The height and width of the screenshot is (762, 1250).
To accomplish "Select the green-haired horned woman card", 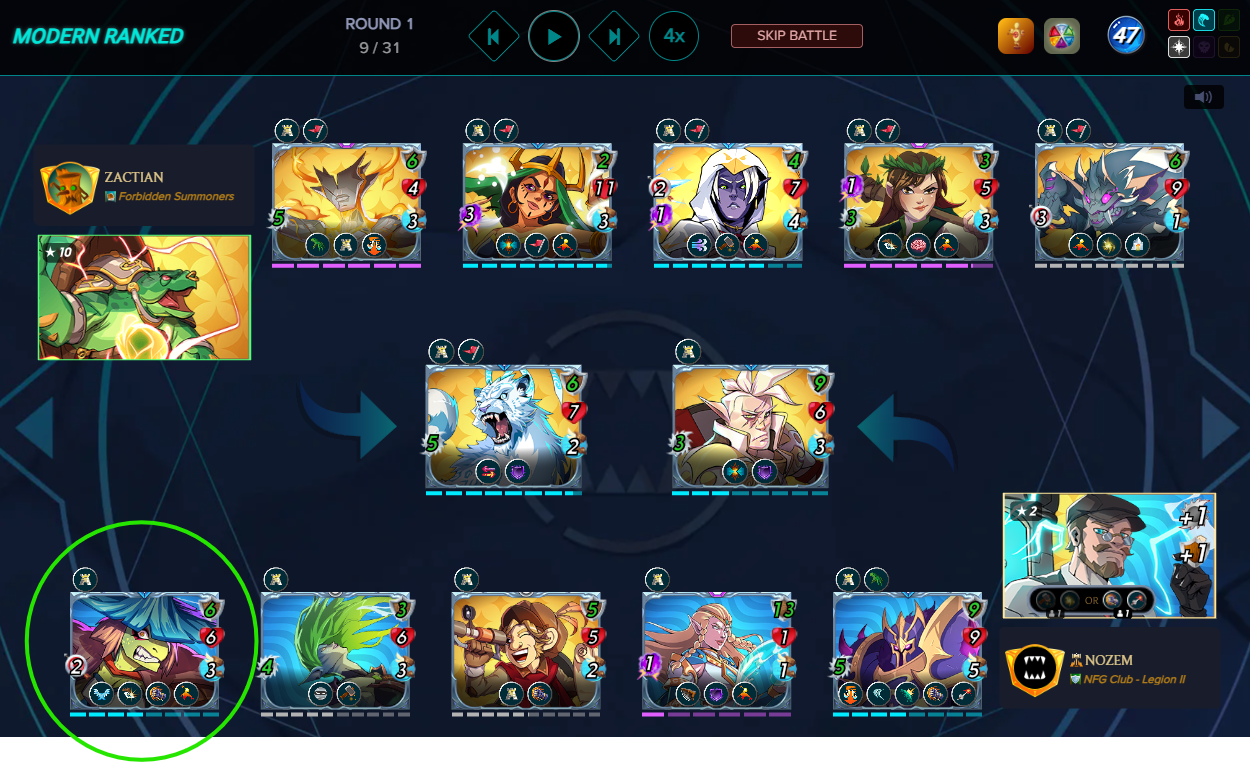I will click(x=537, y=202).
